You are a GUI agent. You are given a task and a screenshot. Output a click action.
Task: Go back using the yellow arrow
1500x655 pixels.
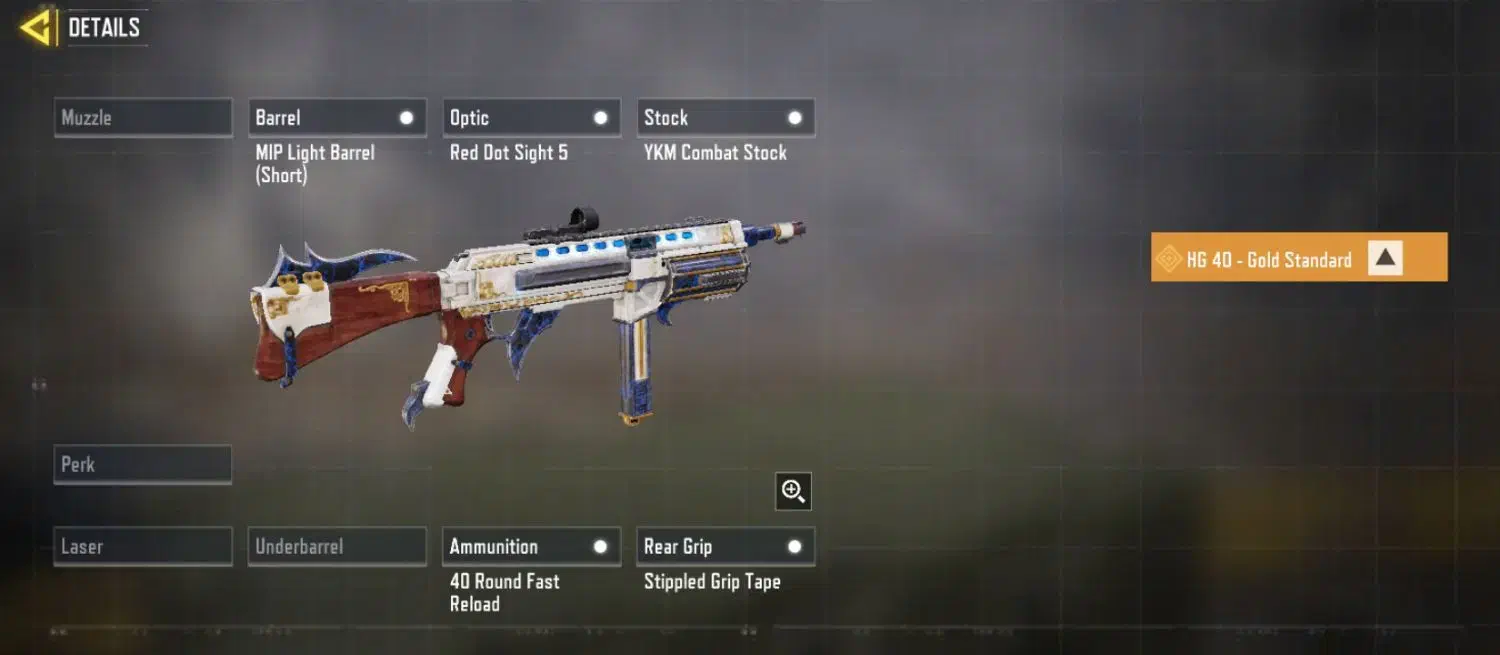(x=36, y=28)
